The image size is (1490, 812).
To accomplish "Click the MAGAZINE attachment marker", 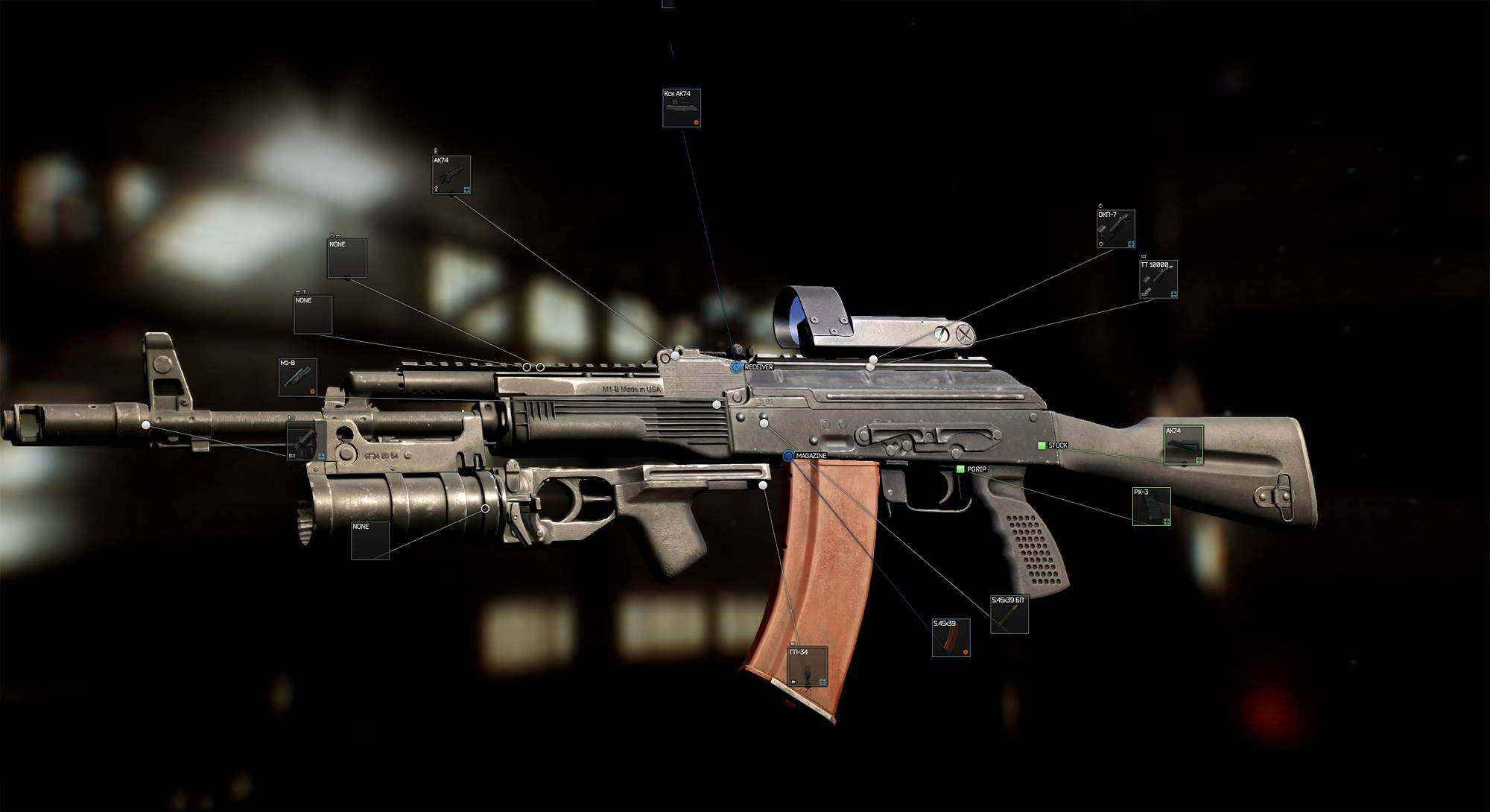I will [788, 456].
